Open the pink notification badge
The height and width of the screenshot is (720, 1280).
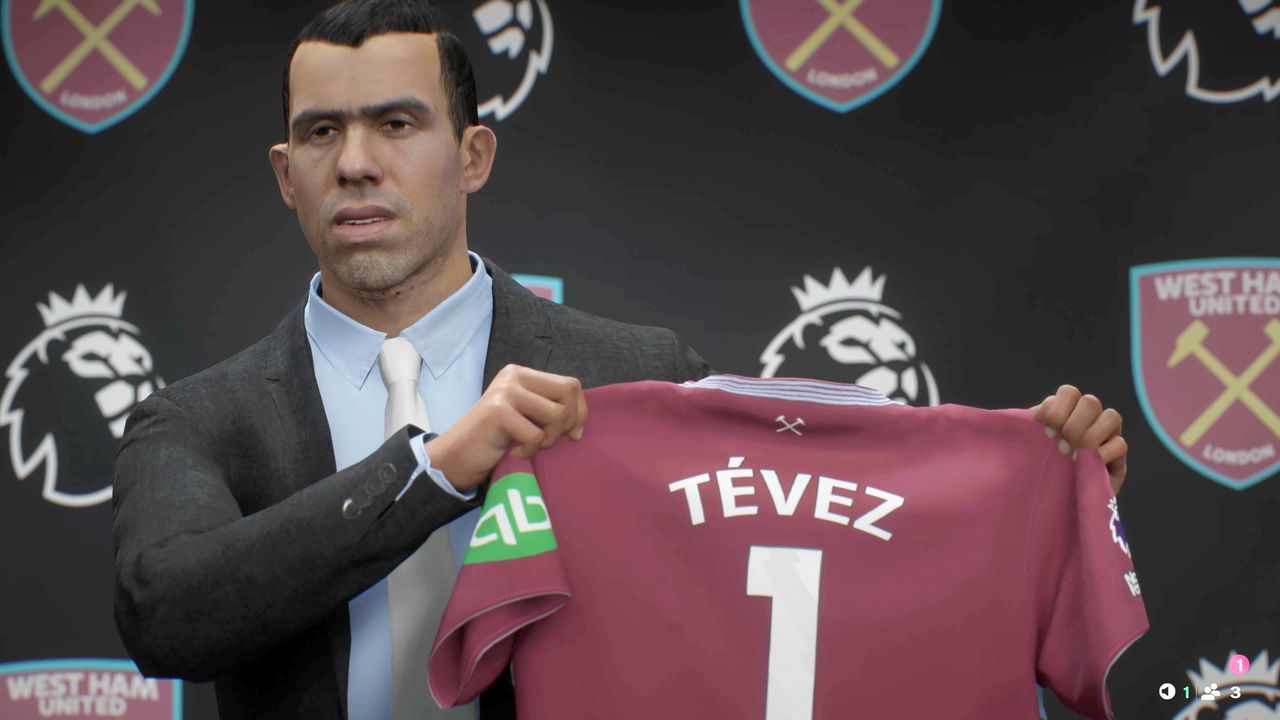[x=1239, y=665]
